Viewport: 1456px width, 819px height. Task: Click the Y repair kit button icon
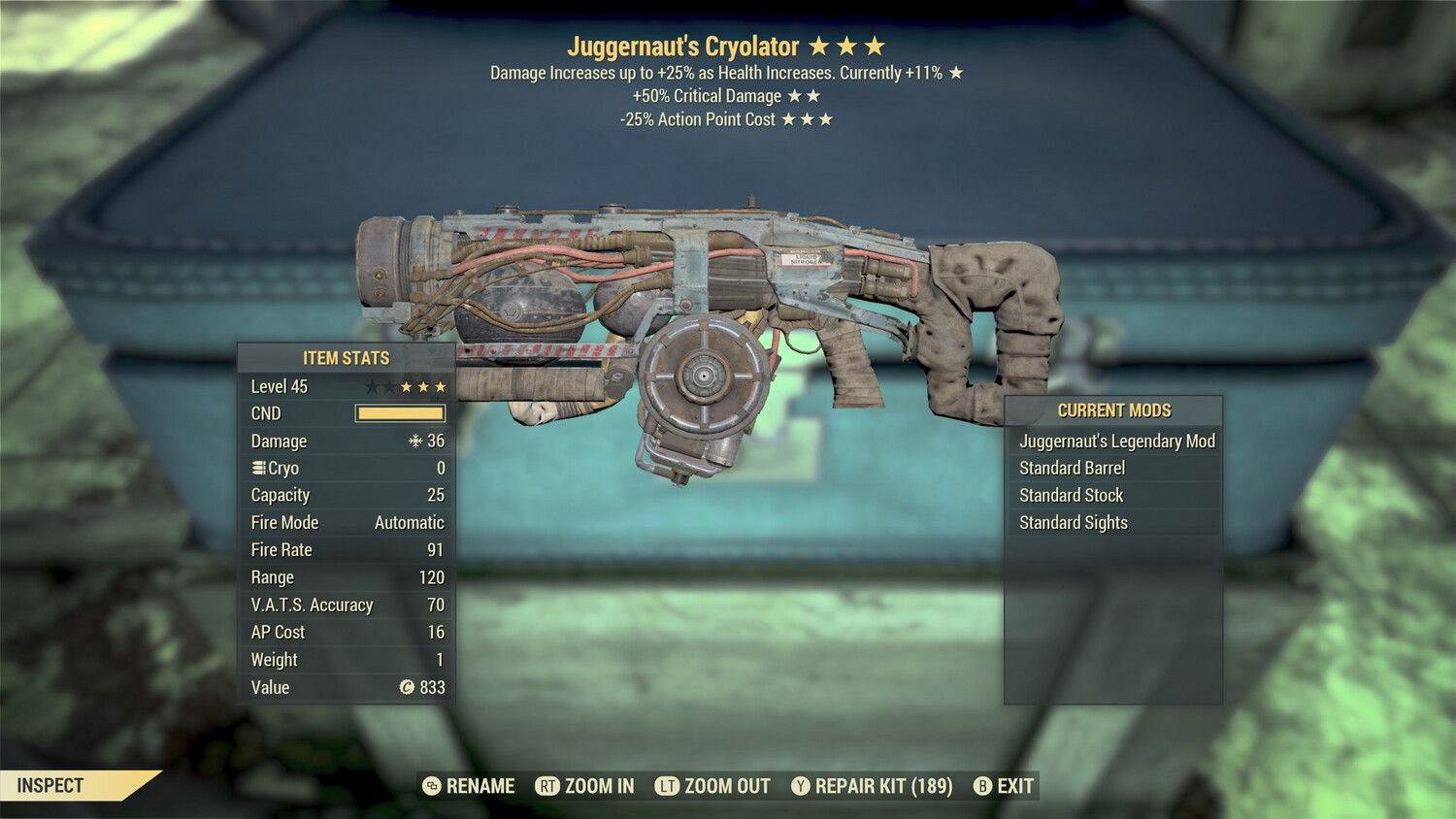[x=801, y=786]
